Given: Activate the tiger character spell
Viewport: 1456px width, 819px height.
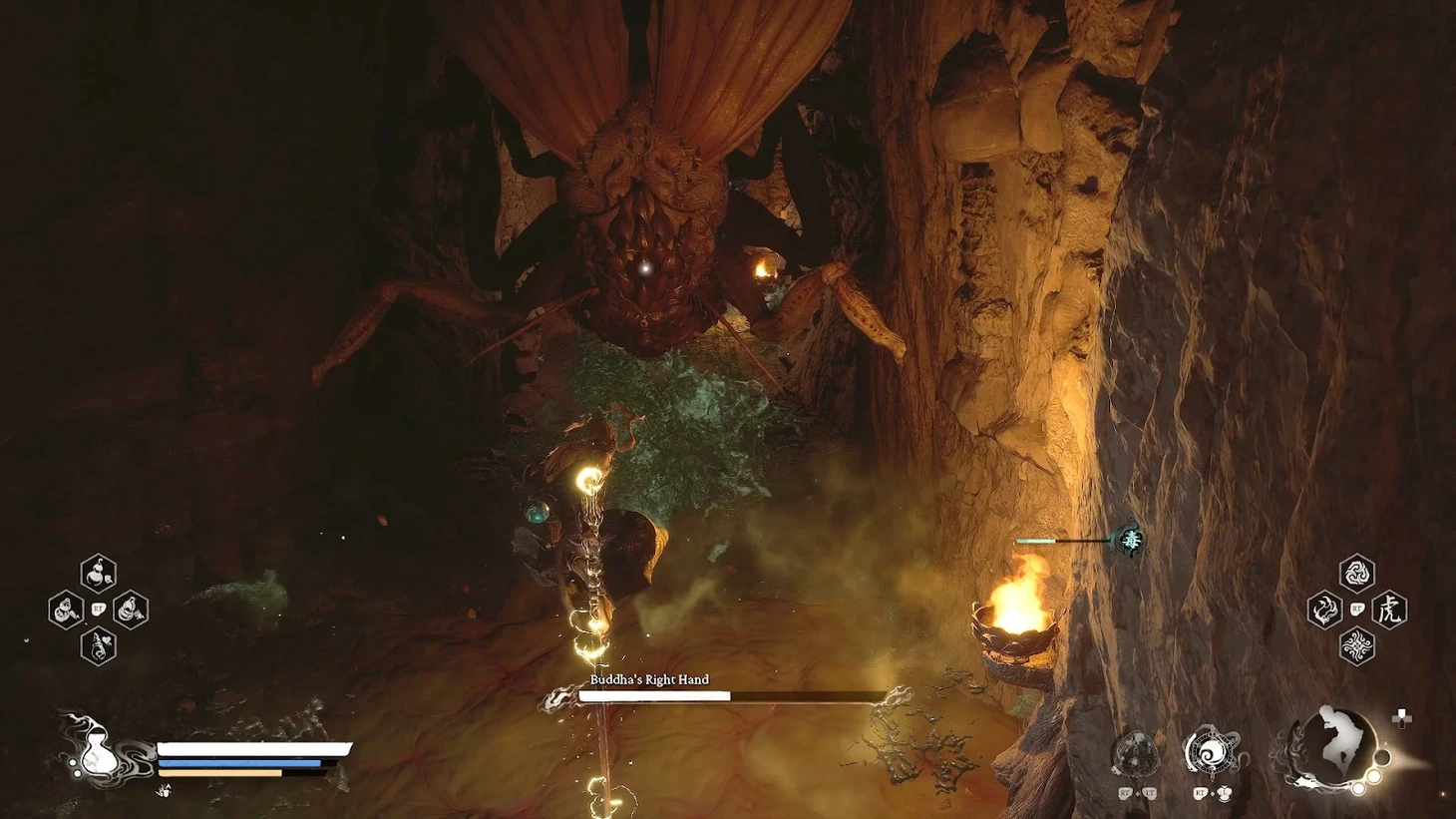Looking at the screenshot, I should click(1389, 610).
